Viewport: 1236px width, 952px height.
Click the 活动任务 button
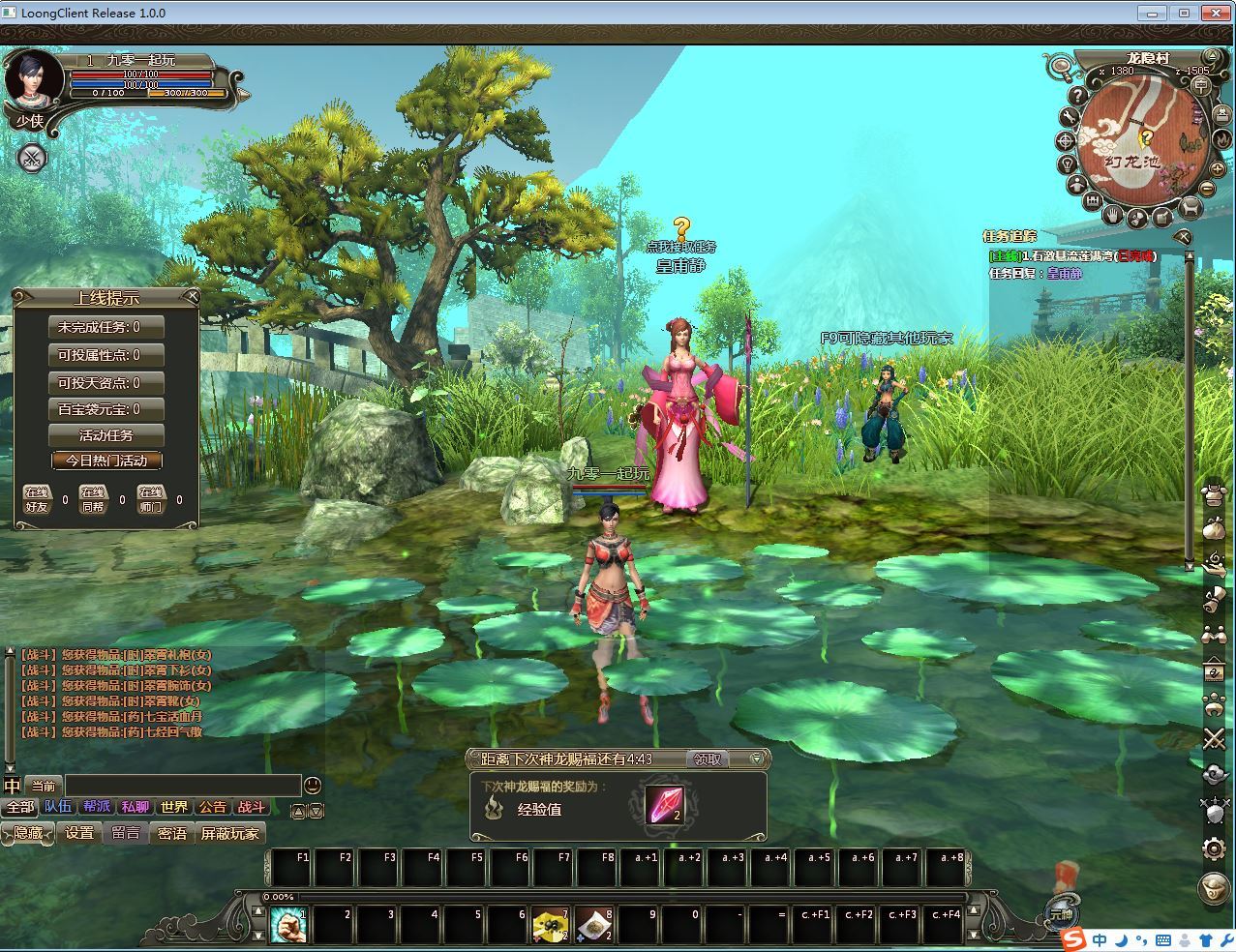point(106,435)
